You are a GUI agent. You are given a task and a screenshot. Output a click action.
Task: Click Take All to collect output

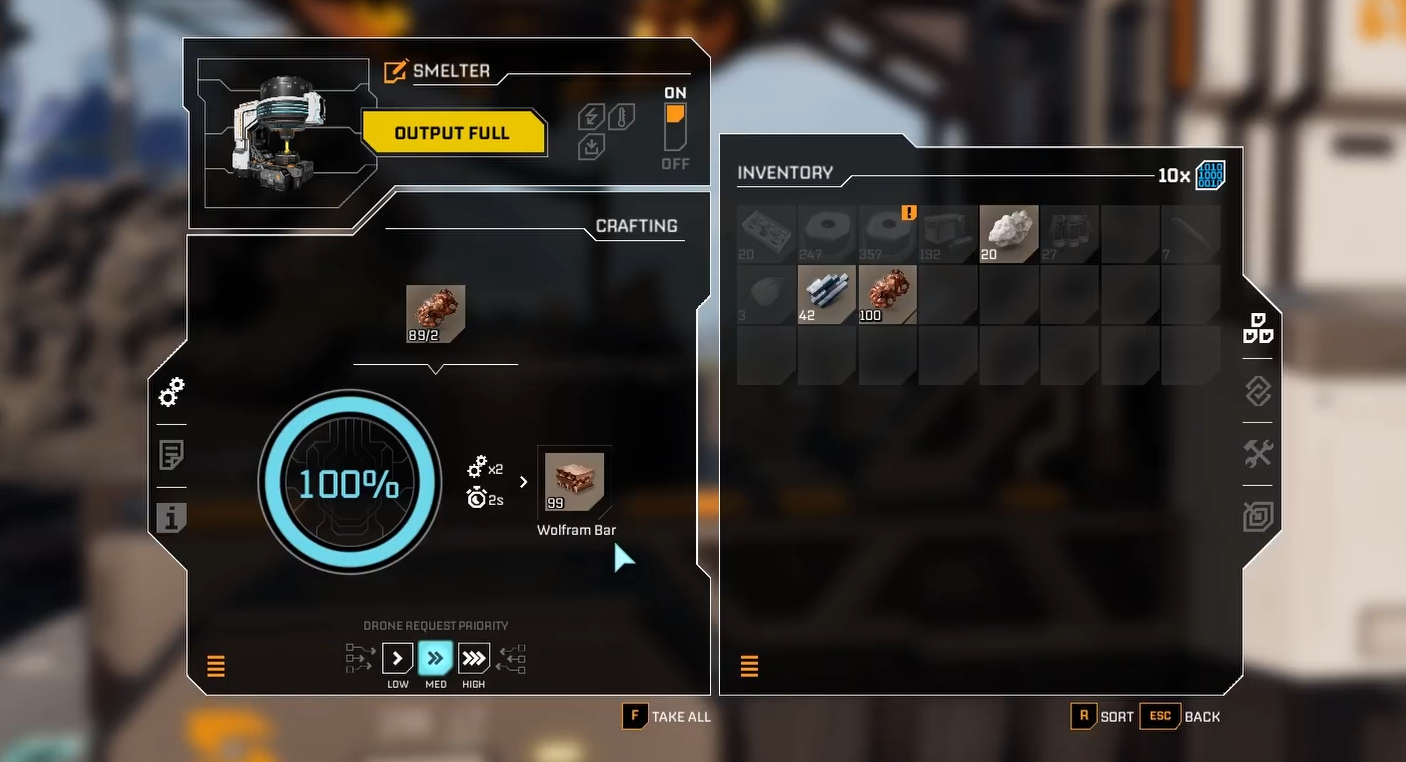pos(666,716)
